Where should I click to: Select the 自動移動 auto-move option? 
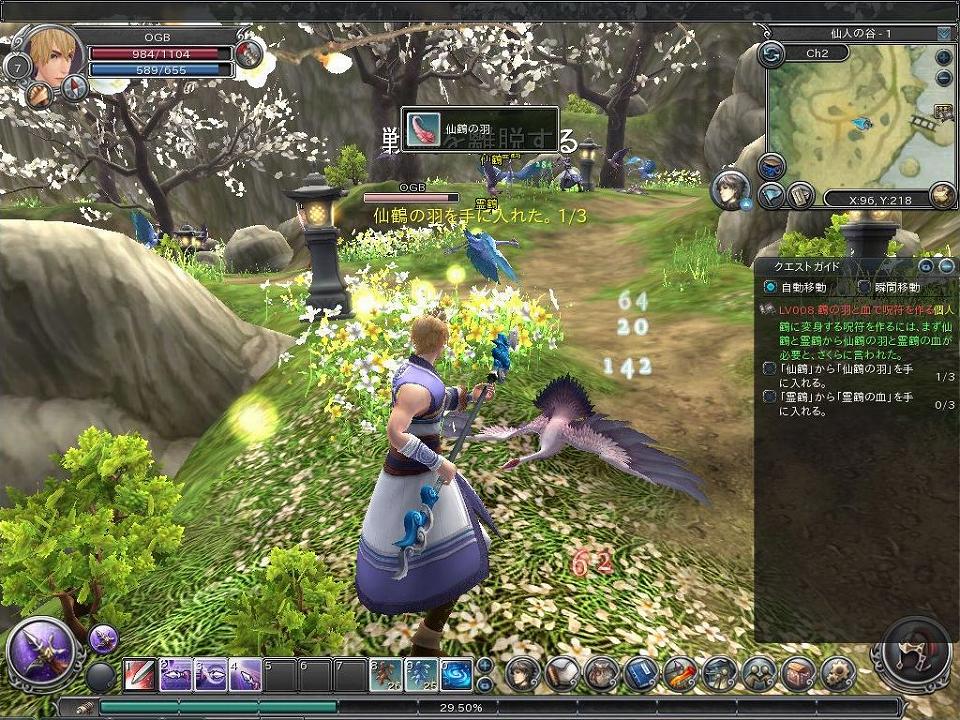[770, 287]
